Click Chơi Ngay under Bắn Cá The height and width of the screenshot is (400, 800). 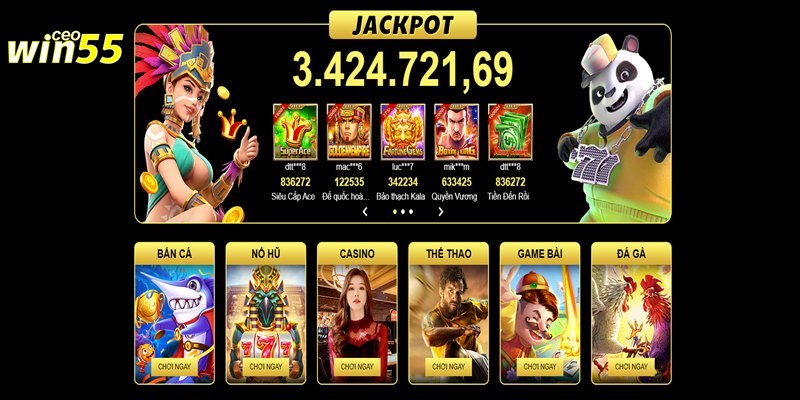175,367
